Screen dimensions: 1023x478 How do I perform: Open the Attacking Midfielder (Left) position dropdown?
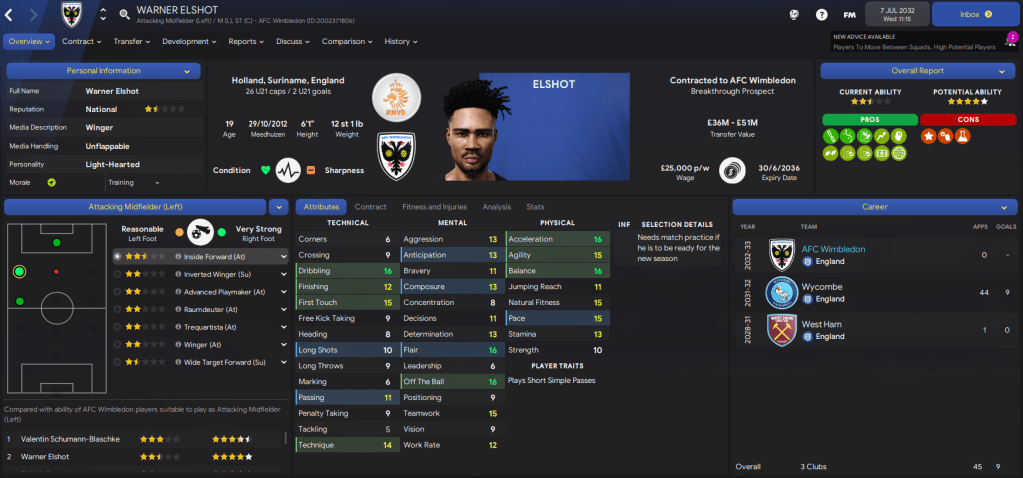tap(278, 207)
